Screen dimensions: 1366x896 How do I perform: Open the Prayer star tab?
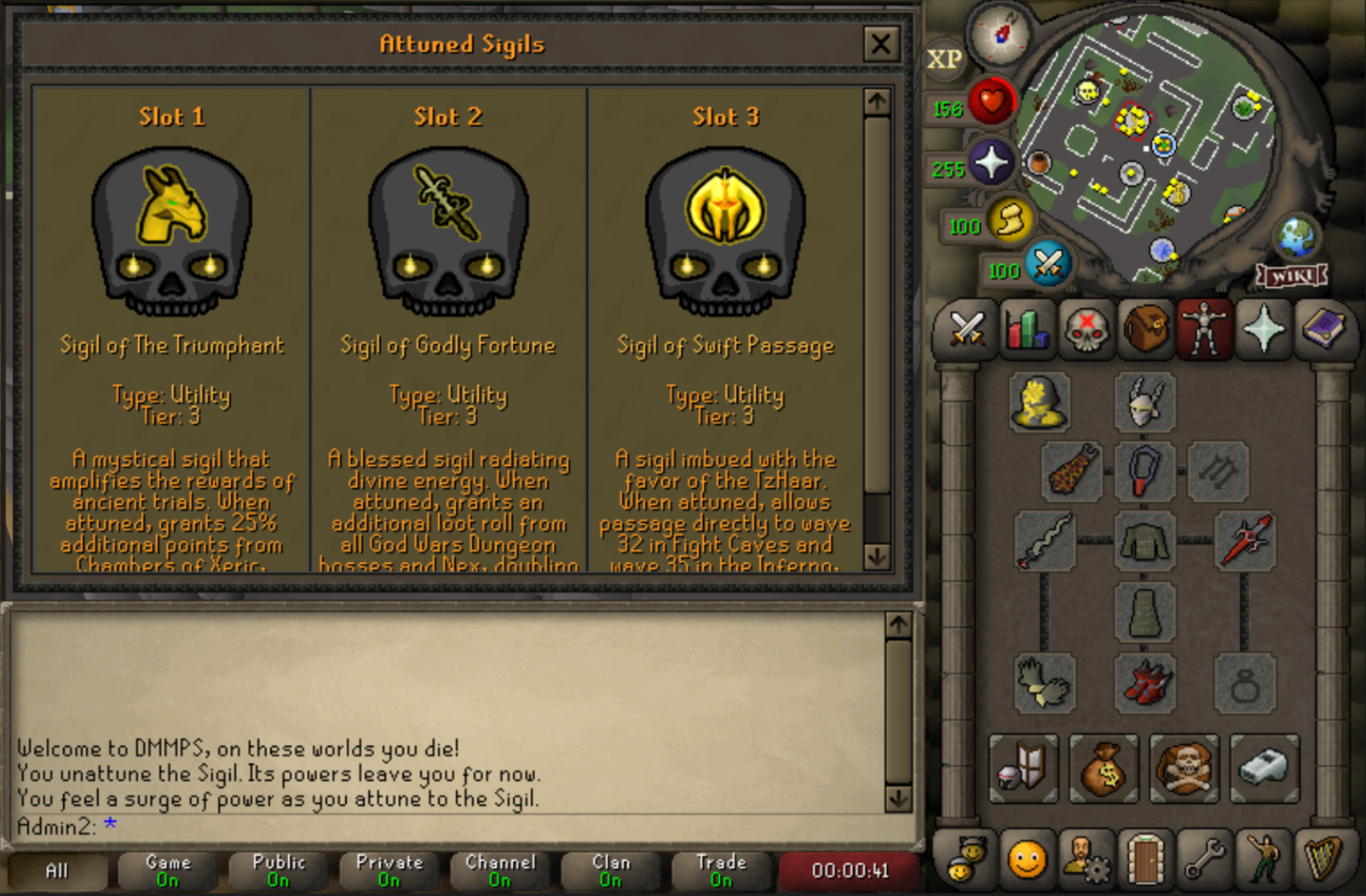pyautogui.click(x=1263, y=328)
